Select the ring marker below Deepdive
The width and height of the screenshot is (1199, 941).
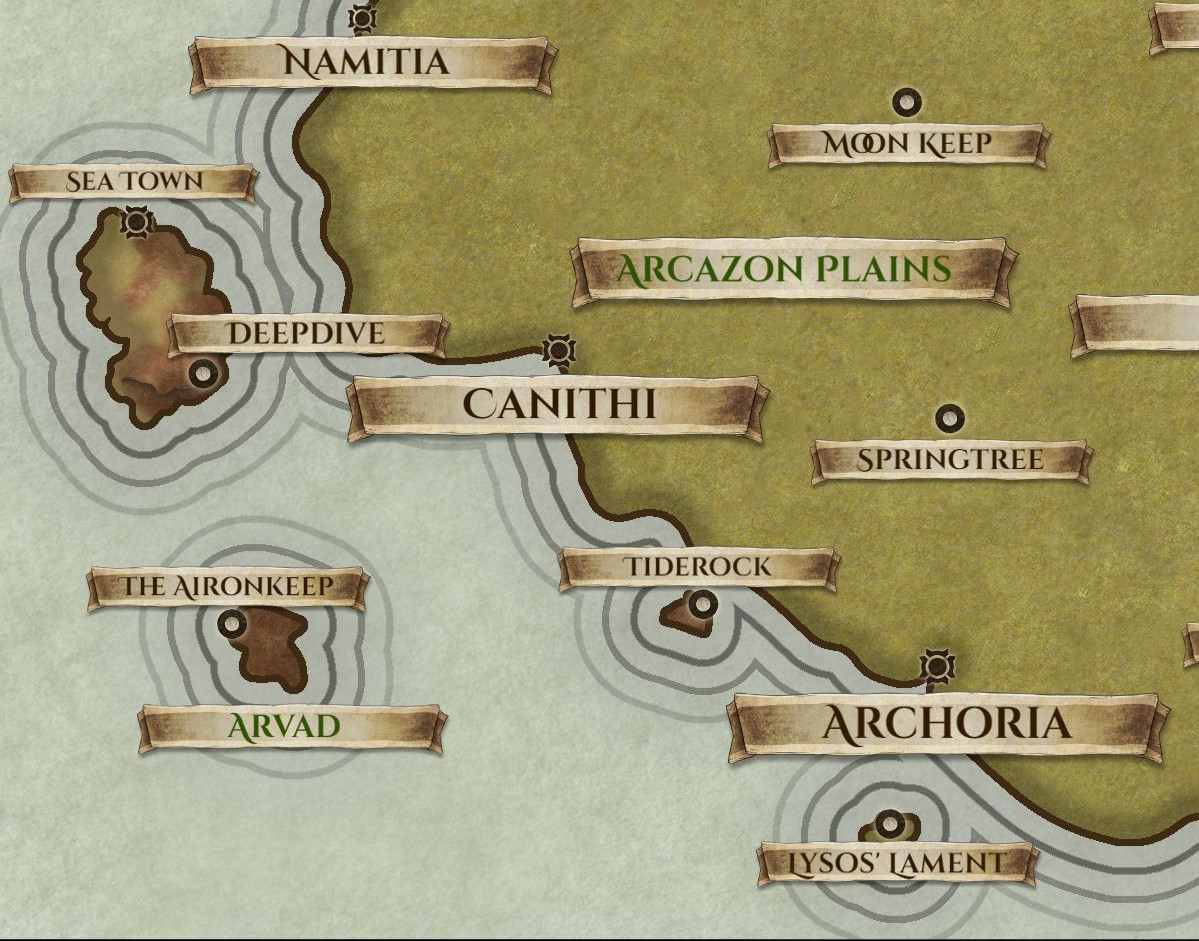click(x=204, y=374)
